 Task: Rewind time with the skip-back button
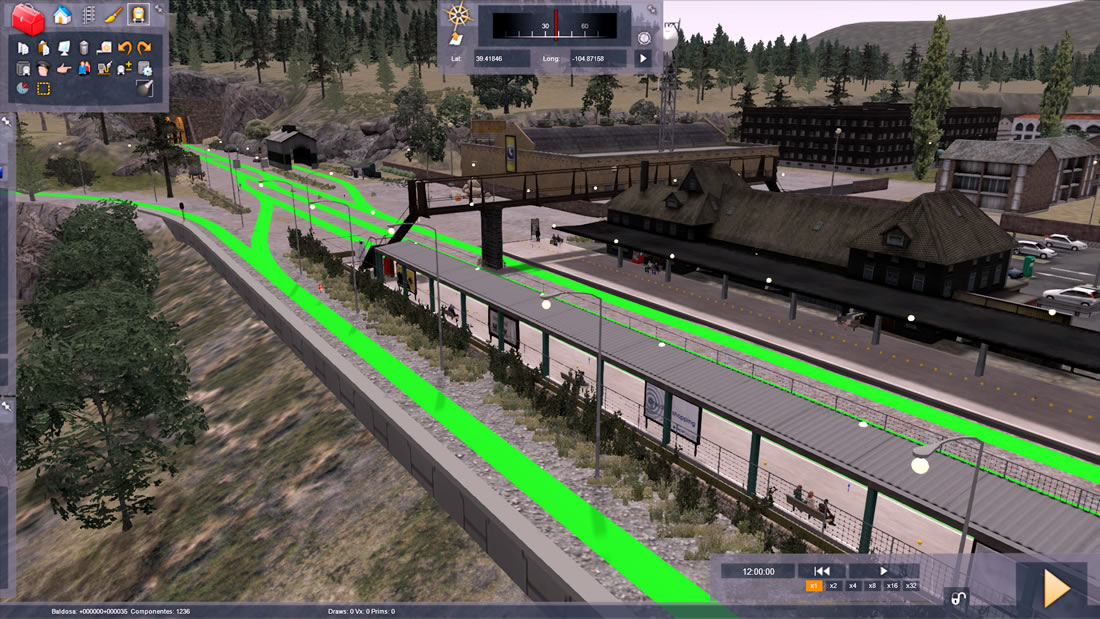(822, 571)
